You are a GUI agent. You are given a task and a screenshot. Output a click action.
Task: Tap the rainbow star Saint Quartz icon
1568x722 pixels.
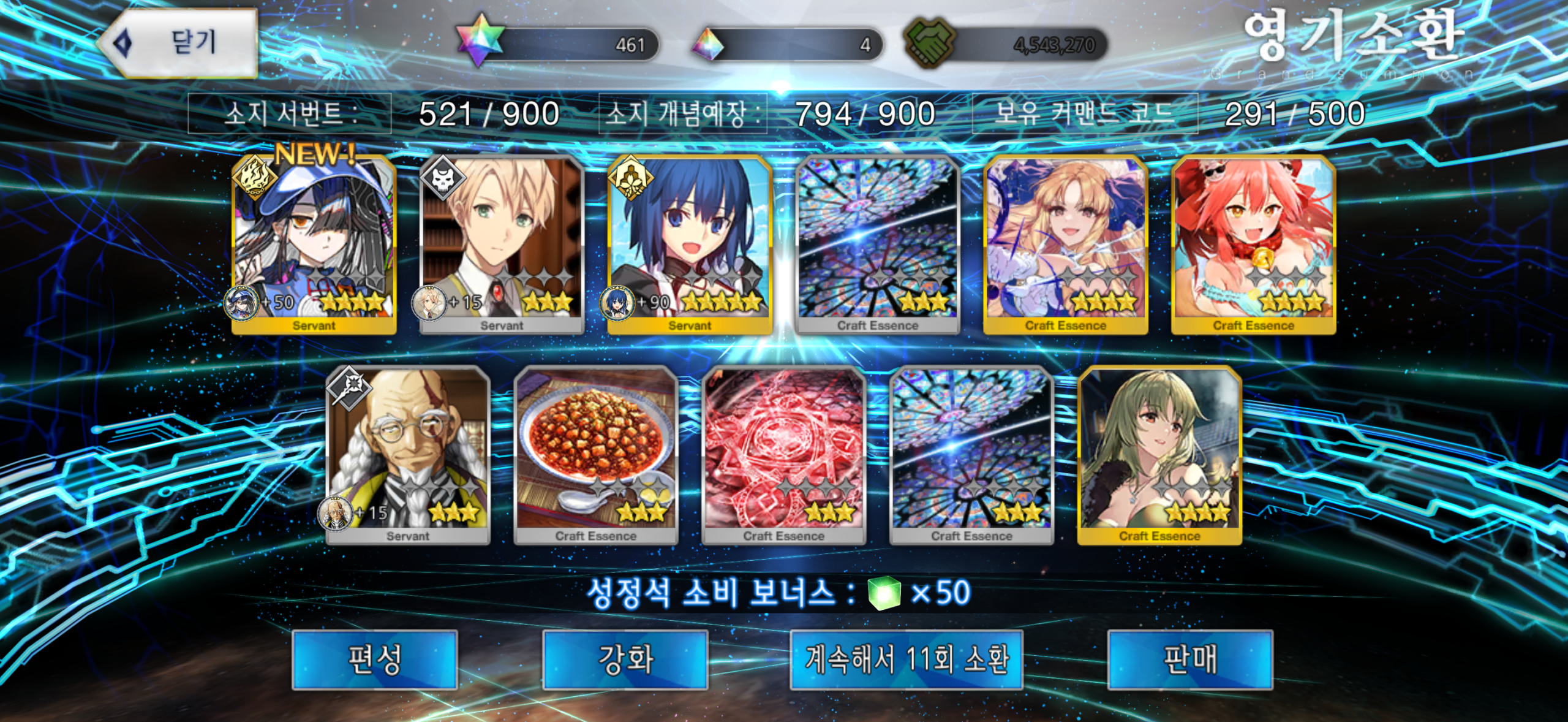click(x=481, y=42)
